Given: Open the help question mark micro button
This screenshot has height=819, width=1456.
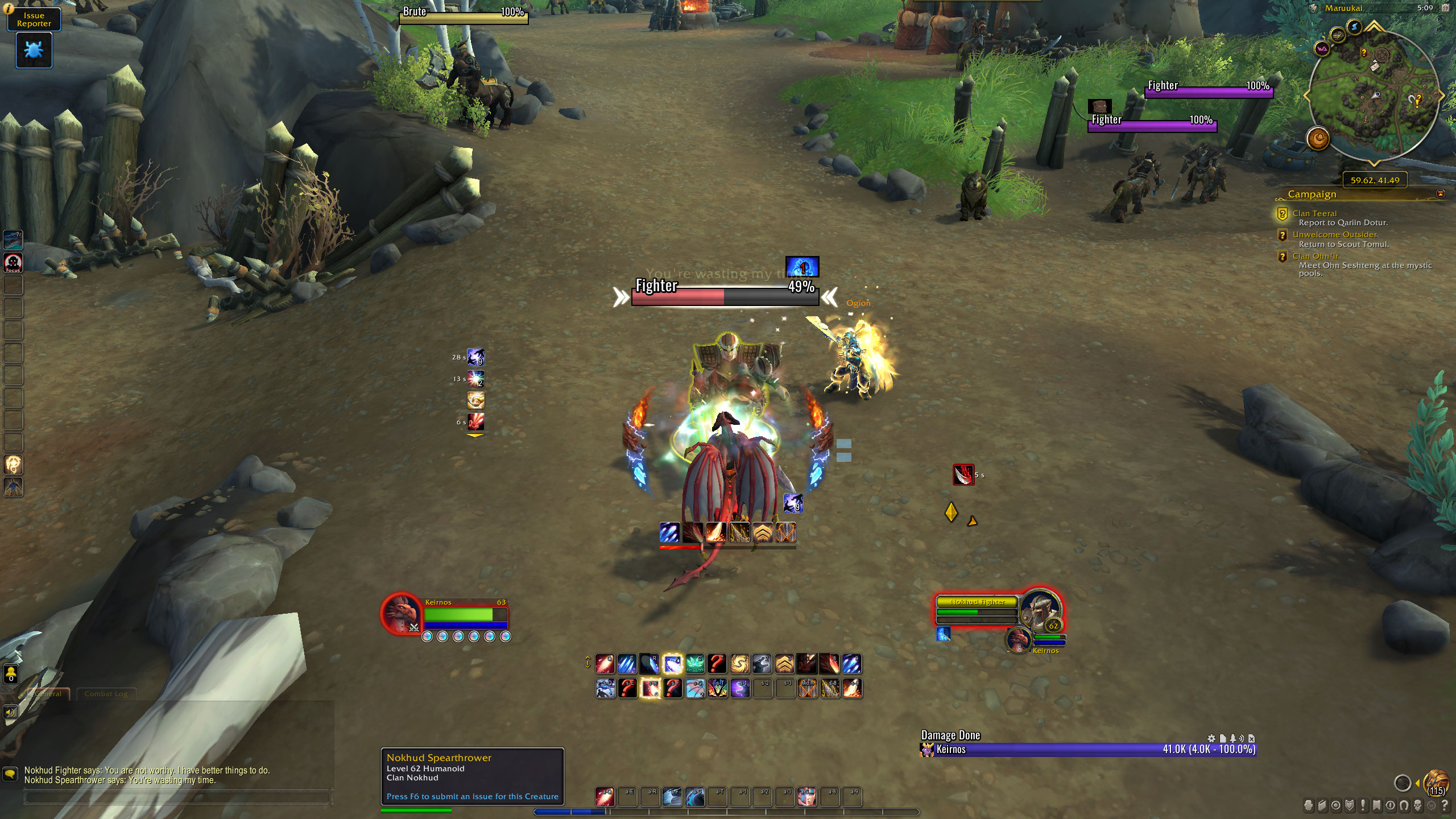Looking at the screenshot, I should point(1445,805).
